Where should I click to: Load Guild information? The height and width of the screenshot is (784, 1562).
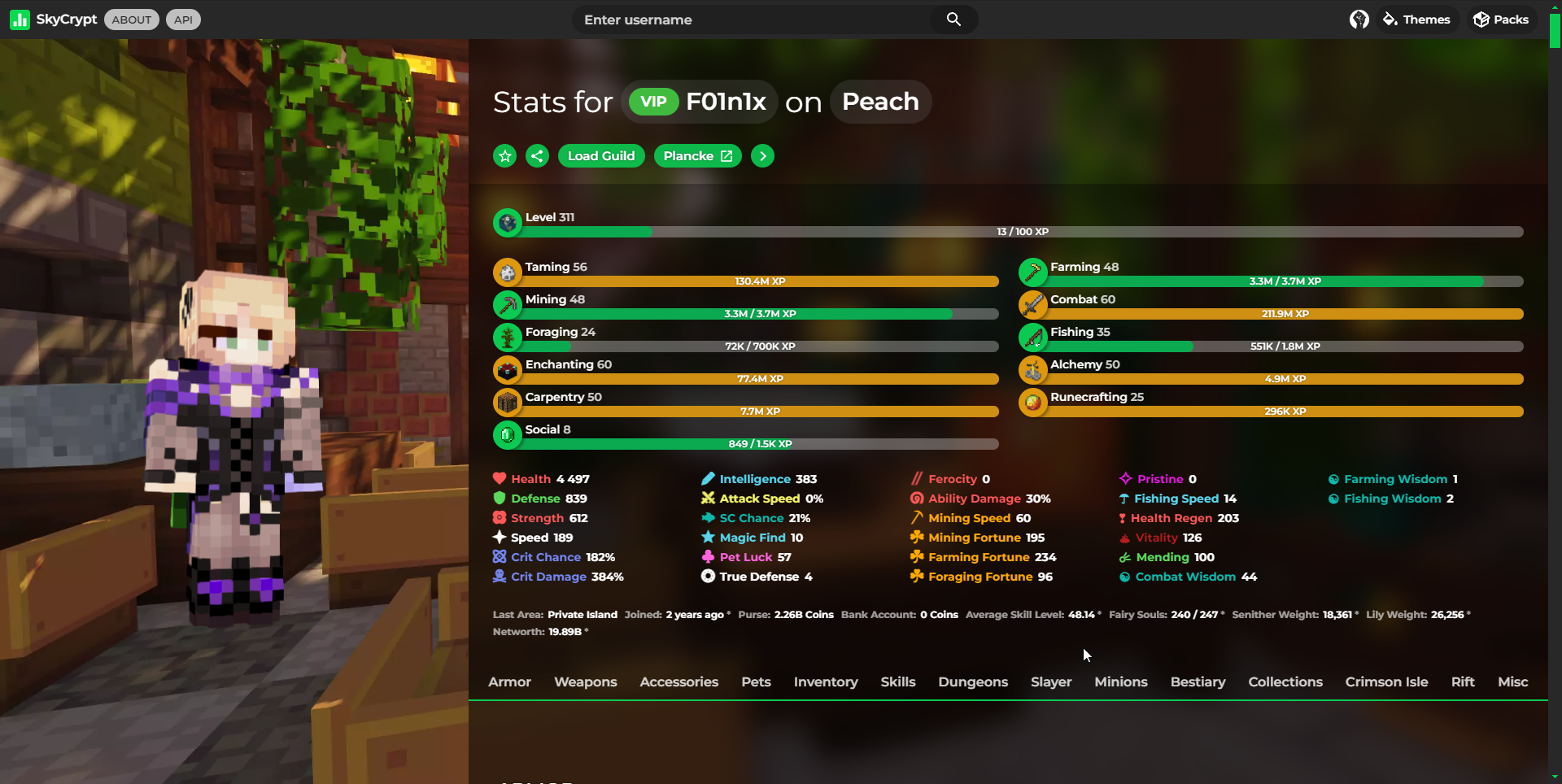tap(601, 156)
